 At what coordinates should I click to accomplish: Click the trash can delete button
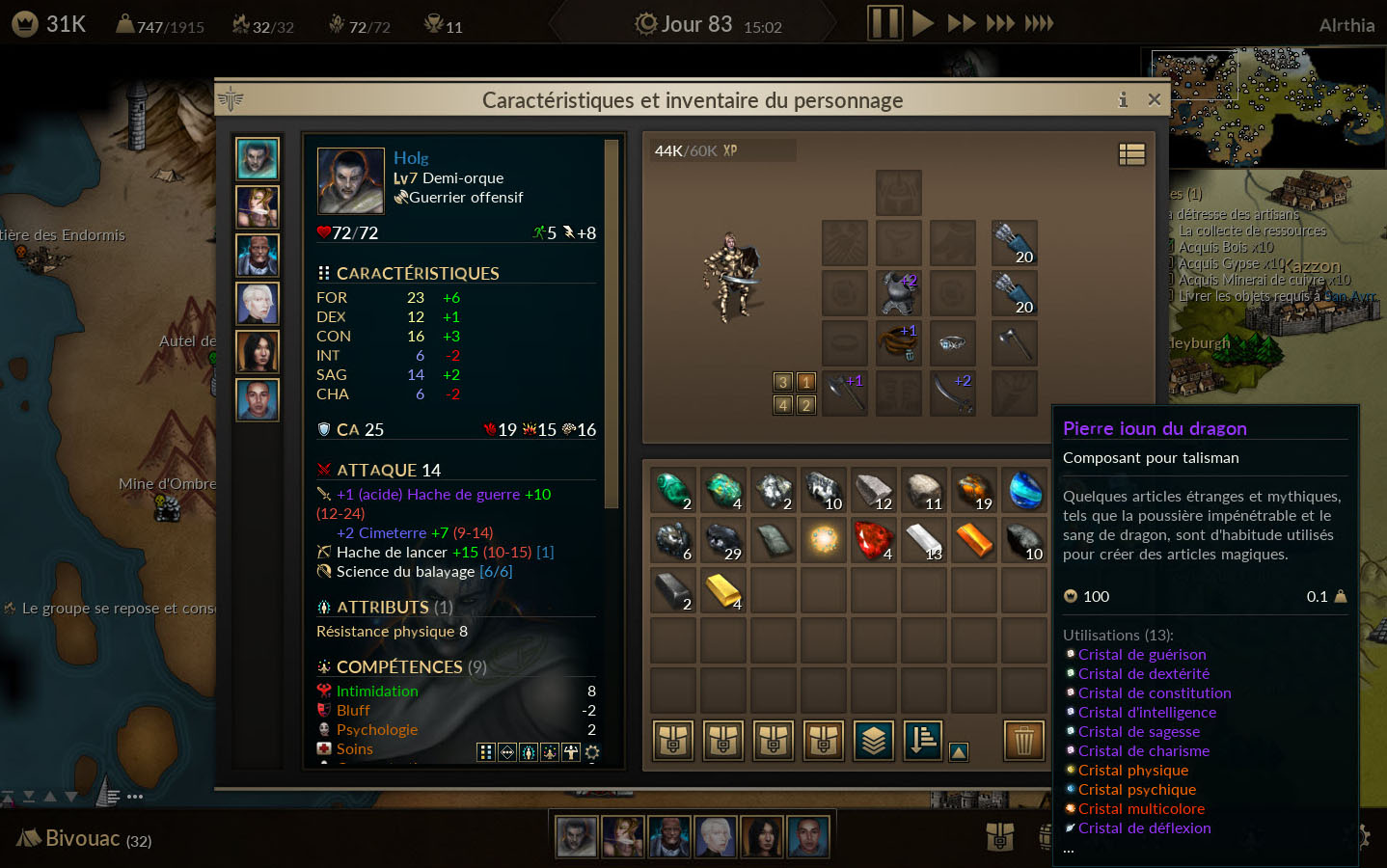[x=1024, y=741]
